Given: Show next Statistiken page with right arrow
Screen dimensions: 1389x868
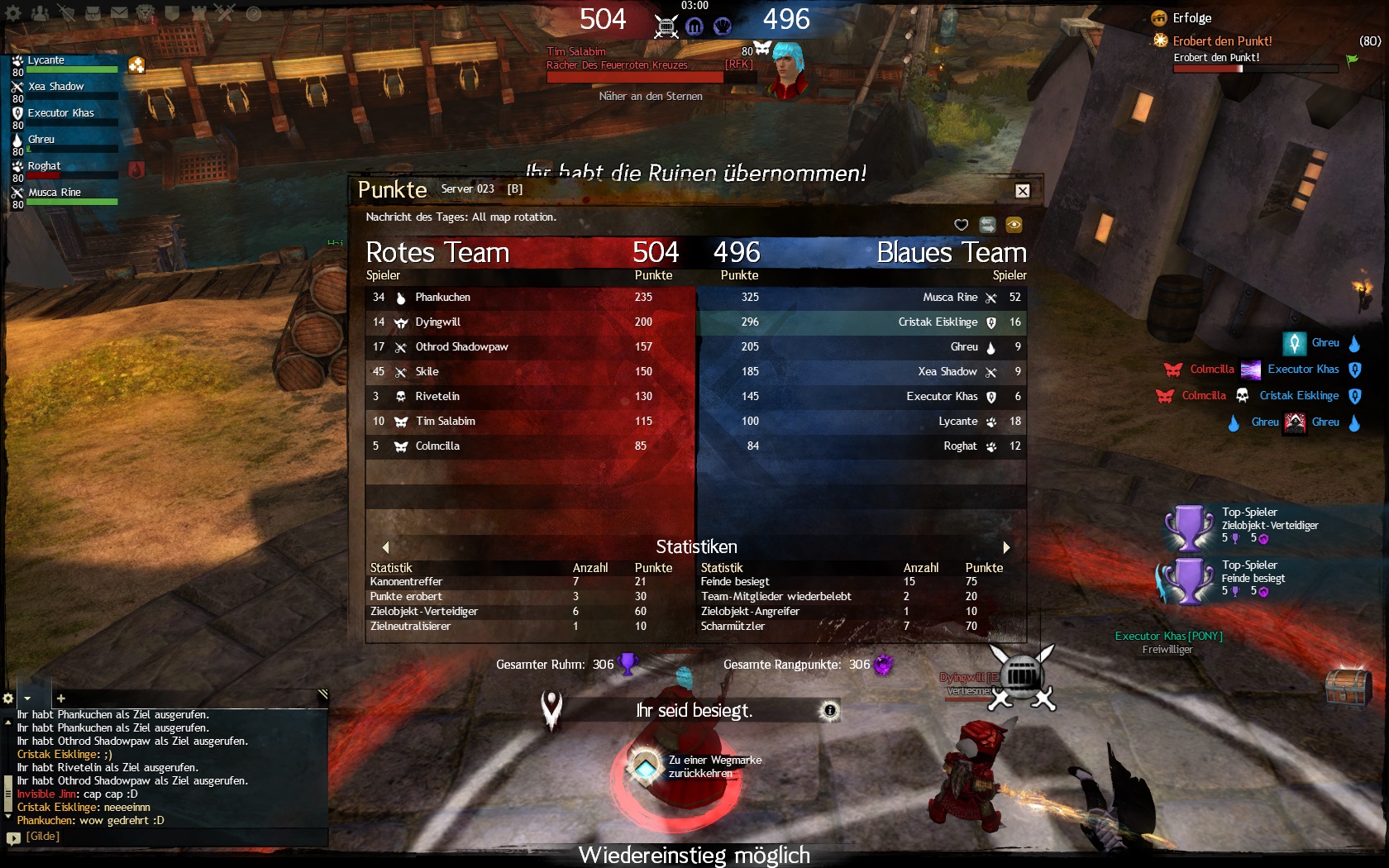Looking at the screenshot, I should point(1006,547).
